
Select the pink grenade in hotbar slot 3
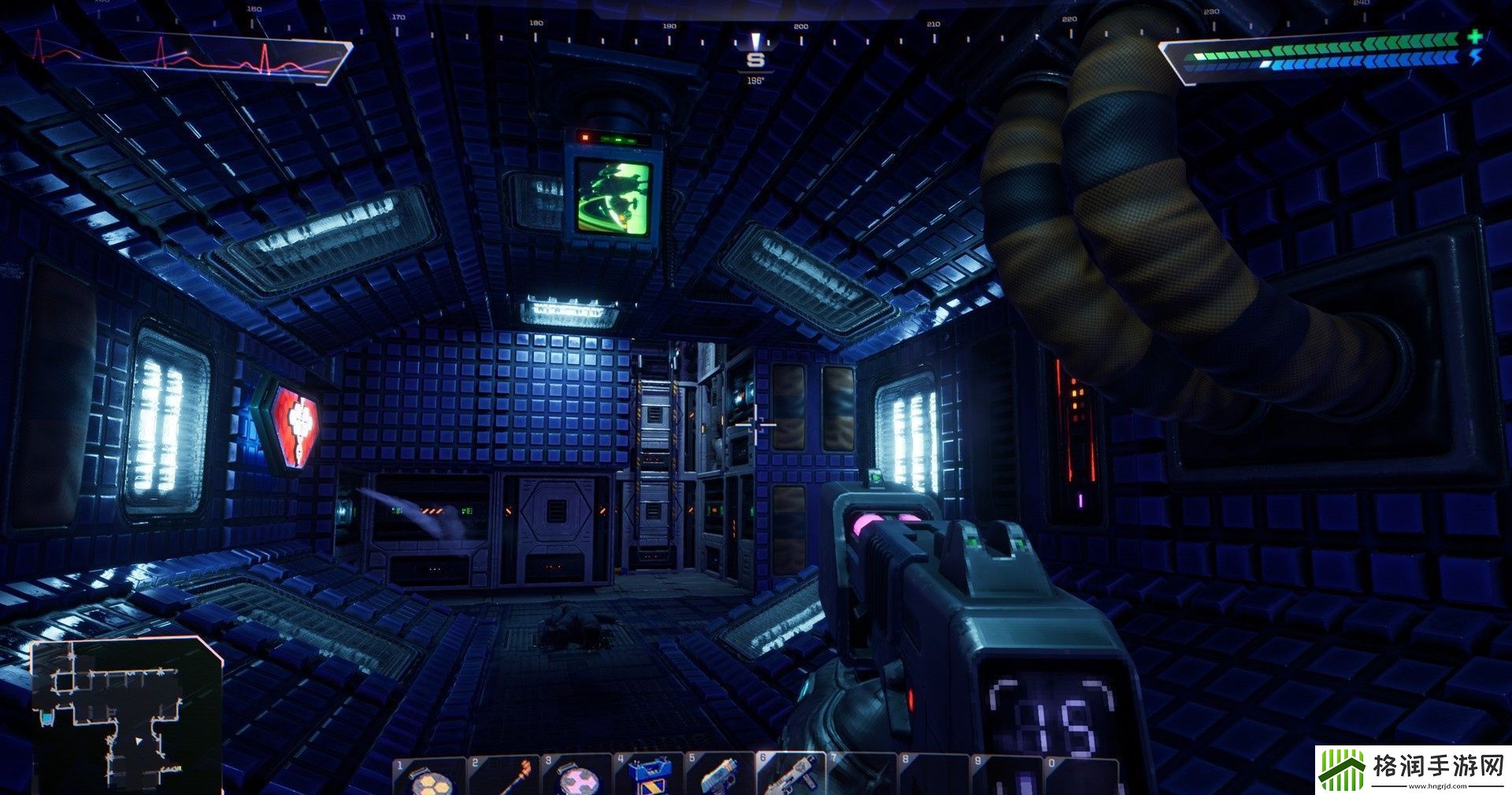(577, 779)
